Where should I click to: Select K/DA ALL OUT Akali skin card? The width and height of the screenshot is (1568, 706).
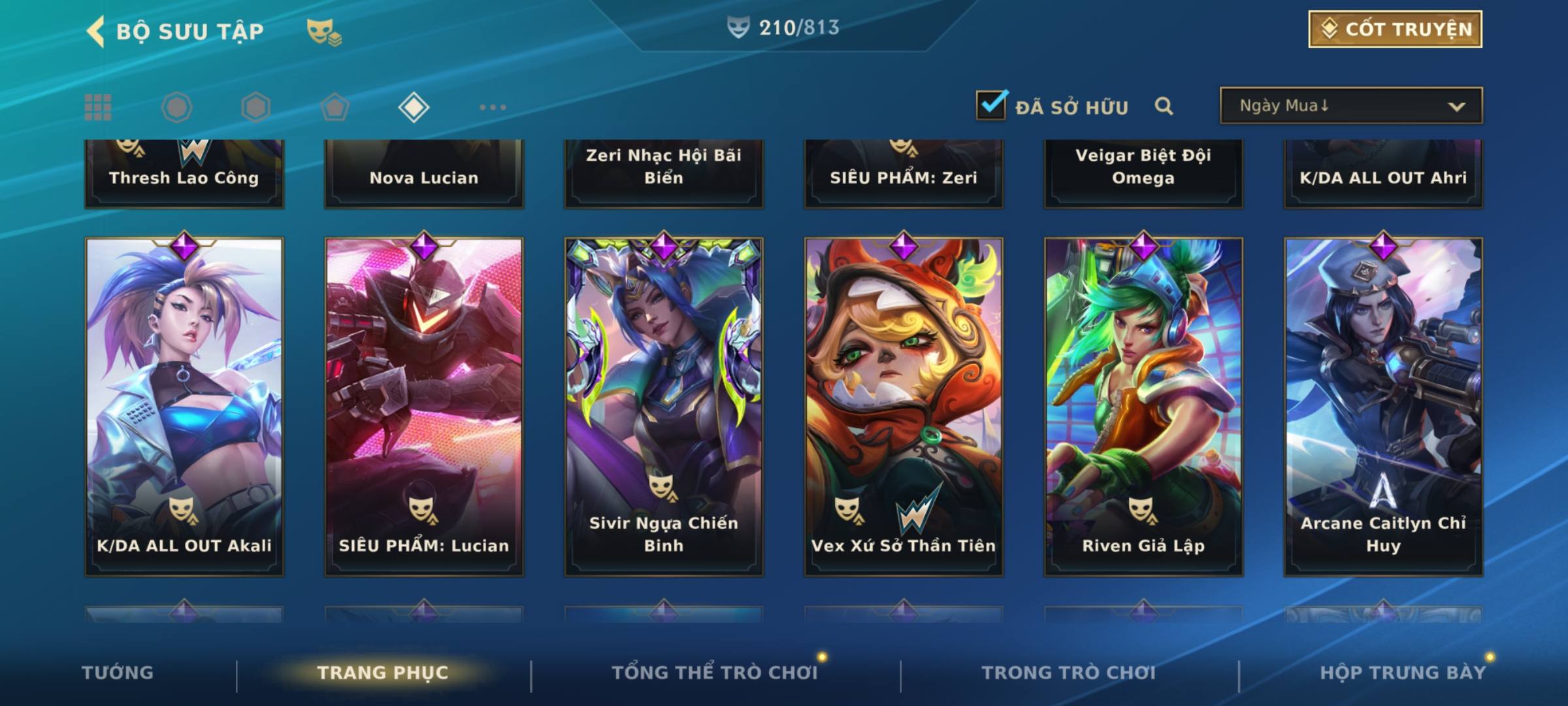click(x=184, y=405)
